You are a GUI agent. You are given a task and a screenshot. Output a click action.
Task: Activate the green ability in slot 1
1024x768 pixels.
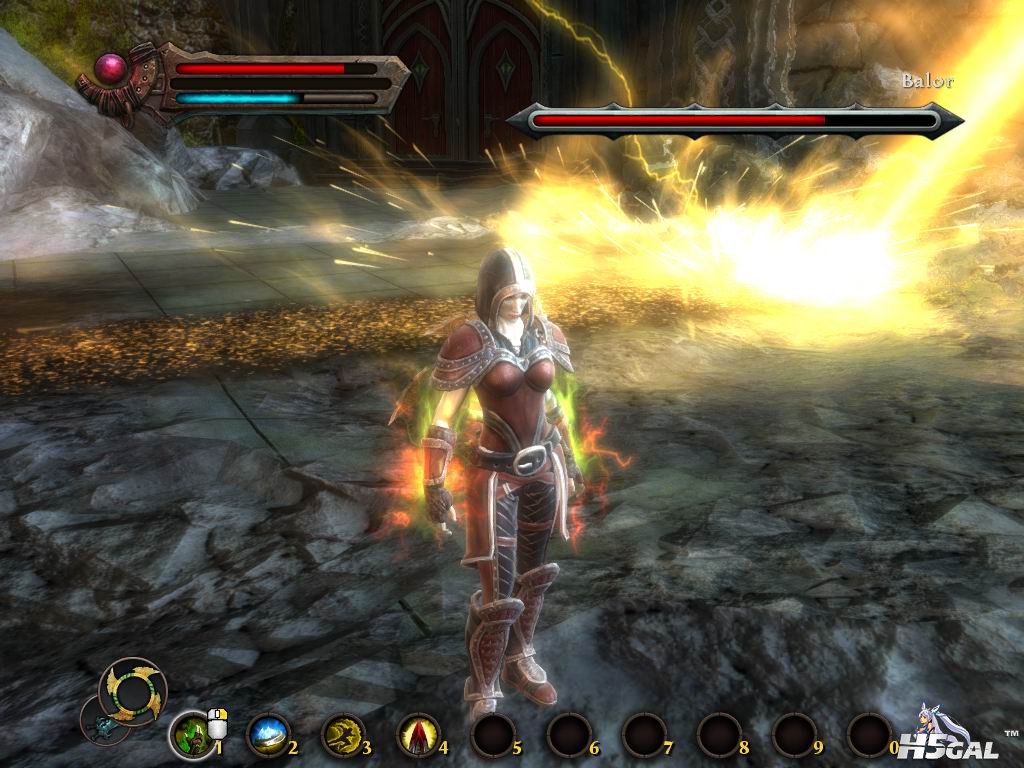189,735
